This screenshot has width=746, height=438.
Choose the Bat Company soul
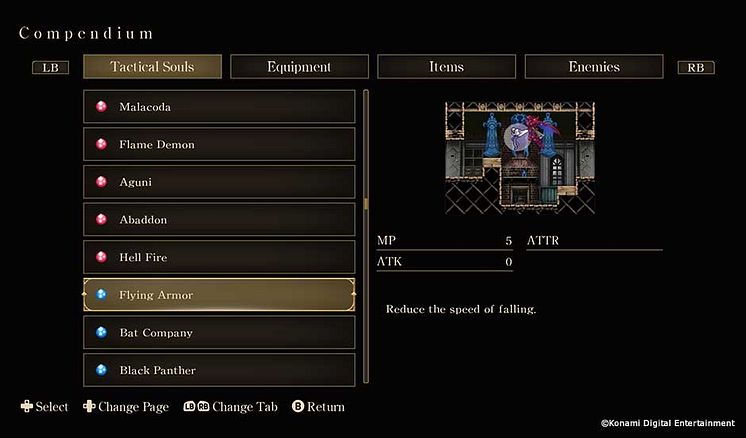219,332
